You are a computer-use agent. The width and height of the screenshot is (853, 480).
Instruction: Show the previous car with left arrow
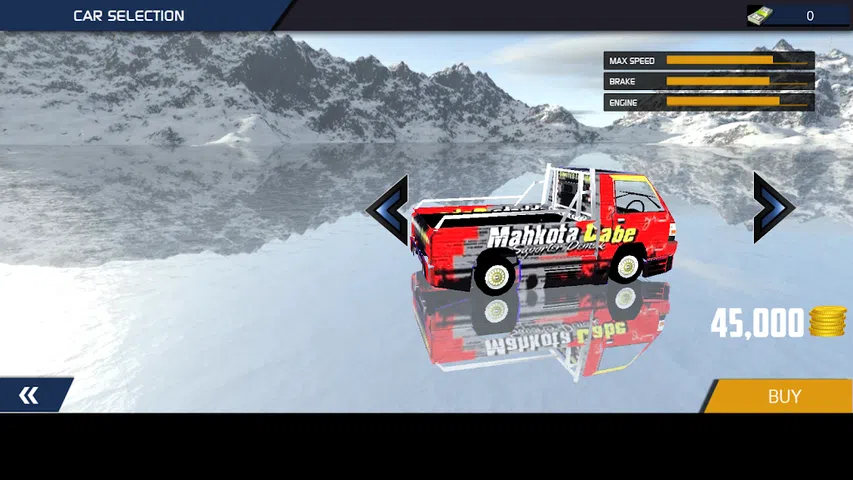(x=388, y=209)
